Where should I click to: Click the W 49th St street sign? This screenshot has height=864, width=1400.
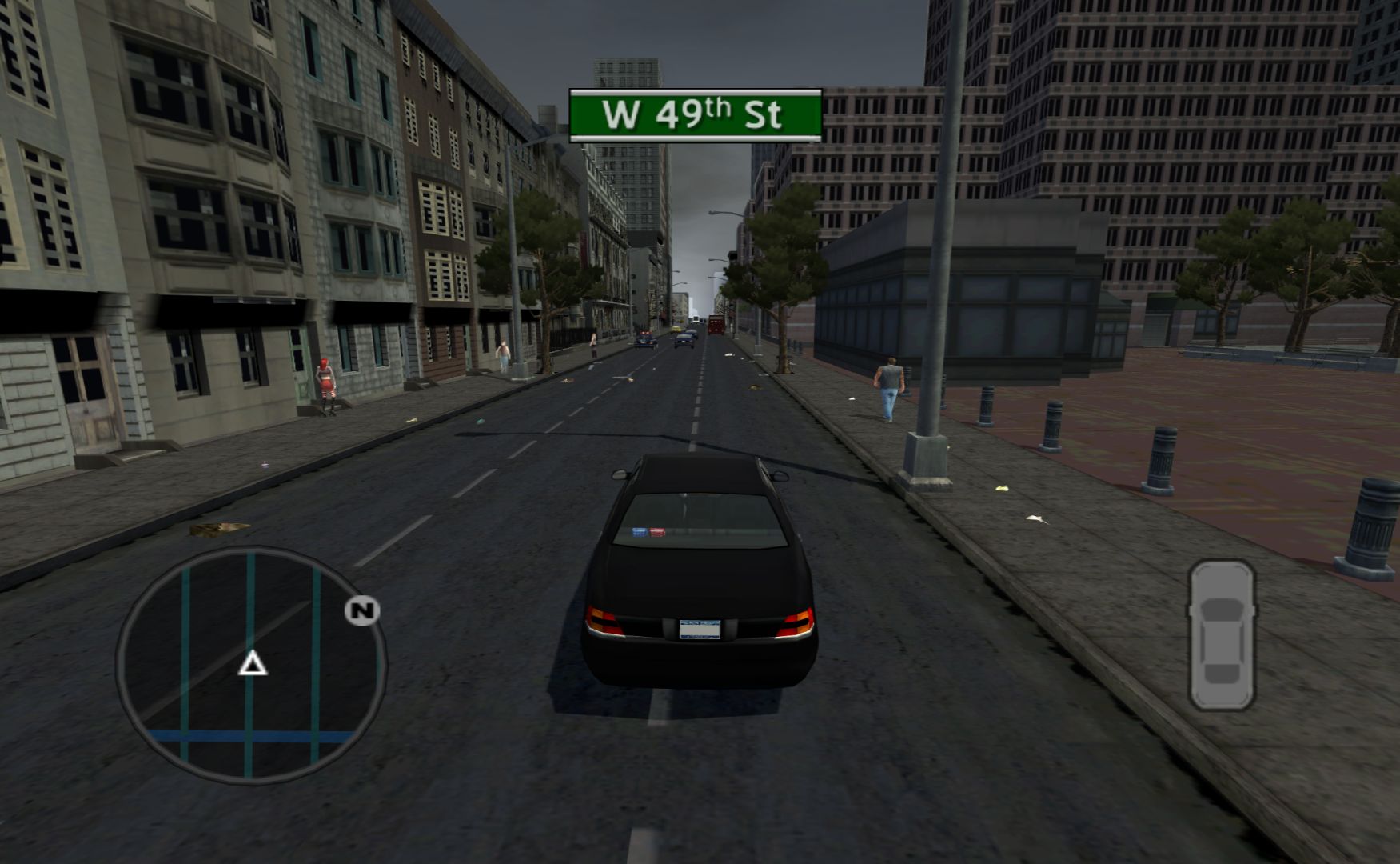coord(695,115)
